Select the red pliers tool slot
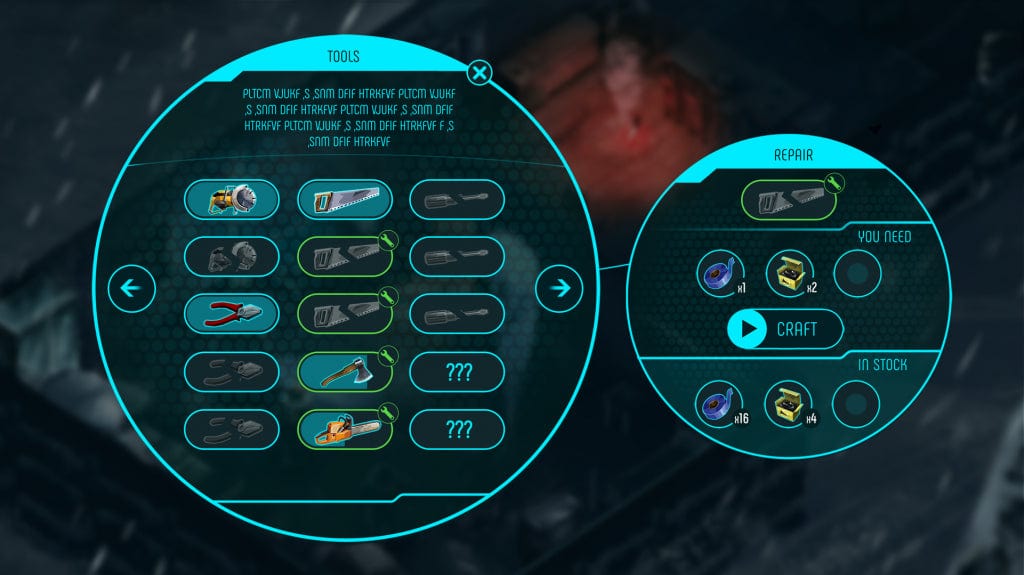 [x=231, y=314]
